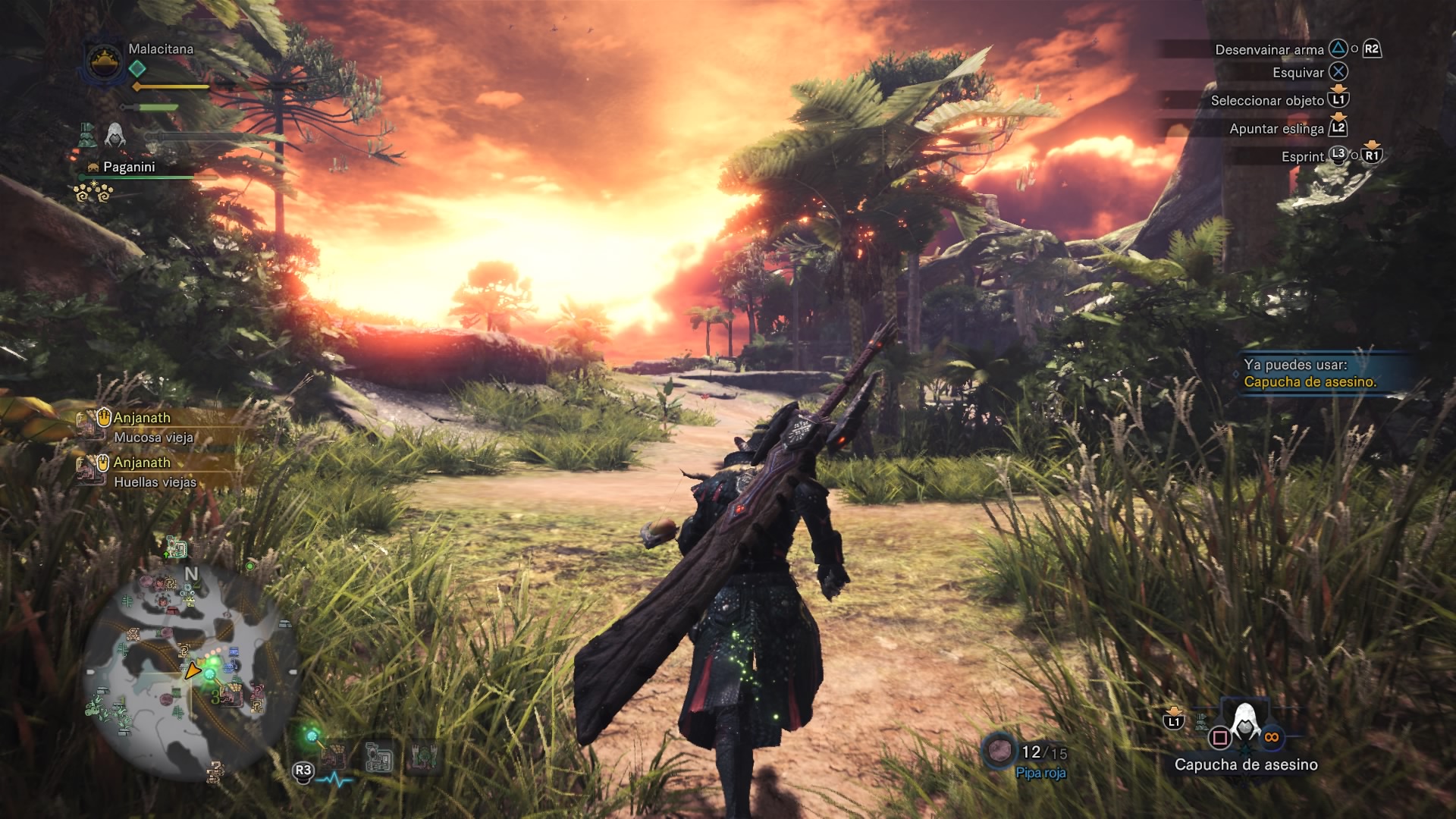Click the Pipa roja slinger ammo icon

(999, 750)
